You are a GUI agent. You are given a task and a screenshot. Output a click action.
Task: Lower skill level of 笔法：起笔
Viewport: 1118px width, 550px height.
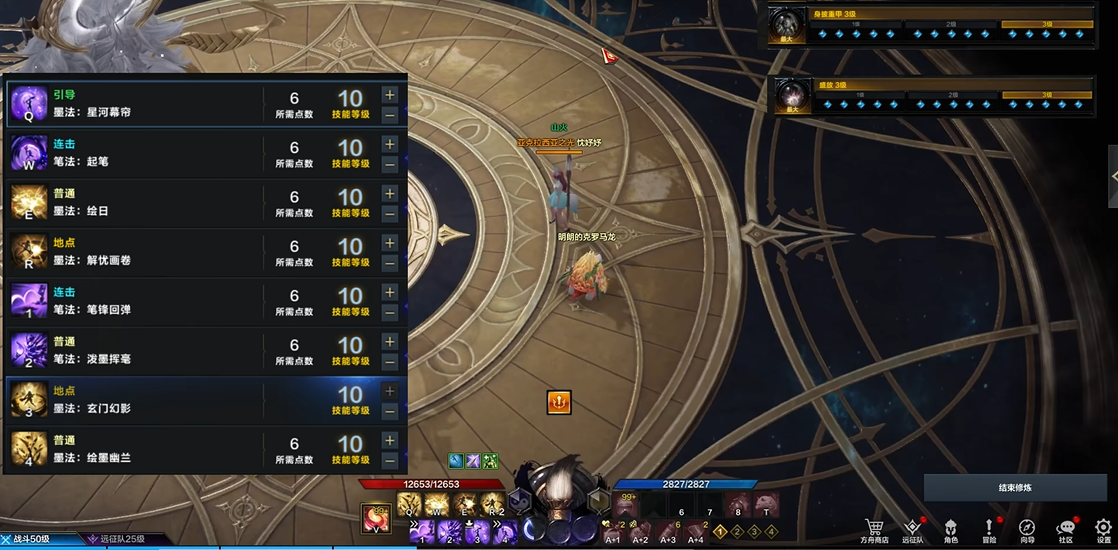pyautogui.click(x=389, y=164)
